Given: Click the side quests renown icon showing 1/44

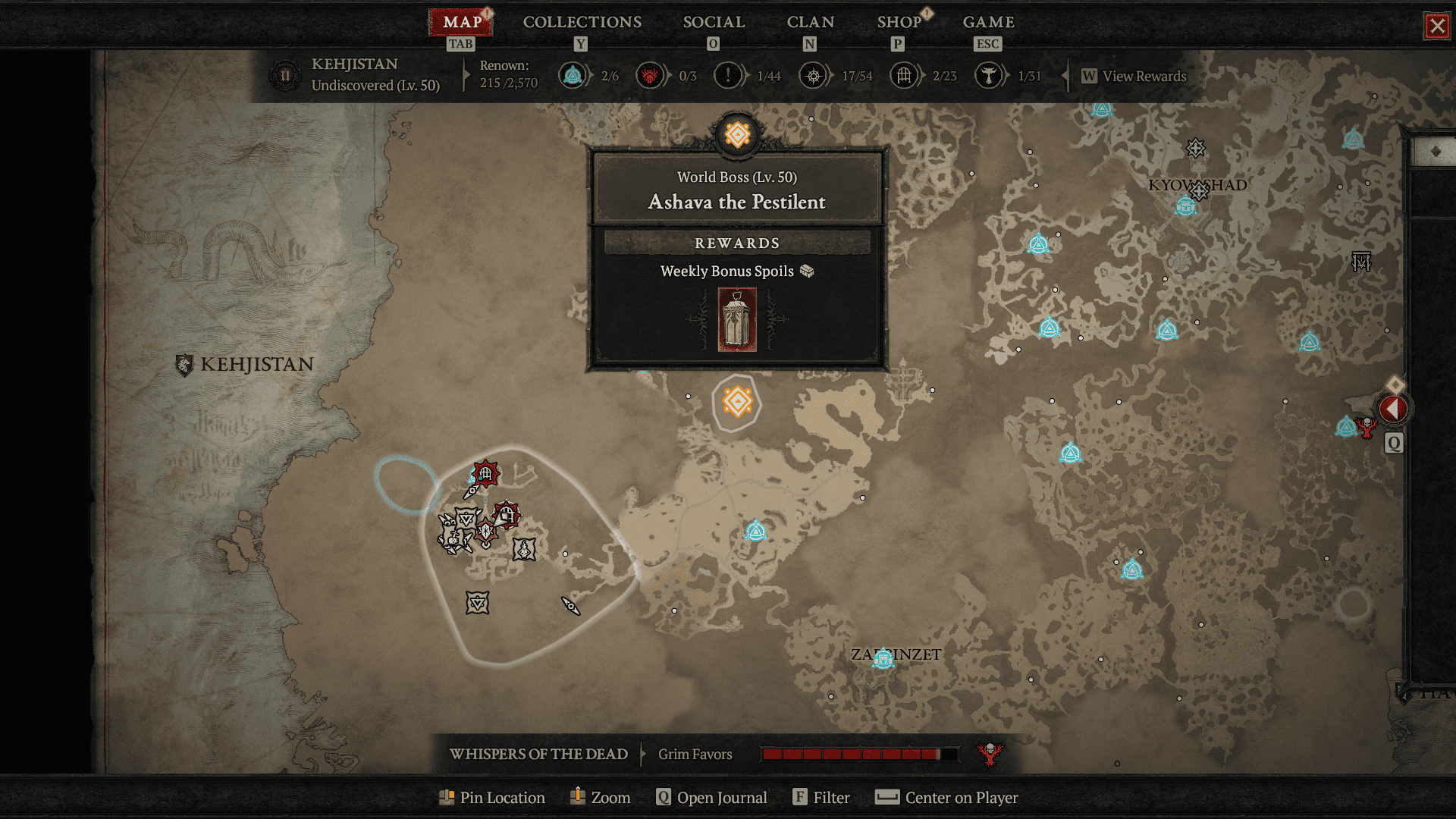Looking at the screenshot, I should (x=727, y=76).
